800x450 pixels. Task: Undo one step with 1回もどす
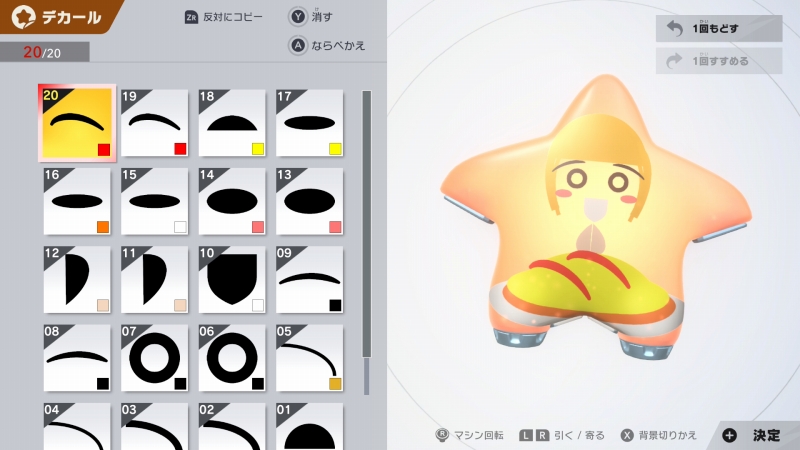pyautogui.click(x=719, y=29)
